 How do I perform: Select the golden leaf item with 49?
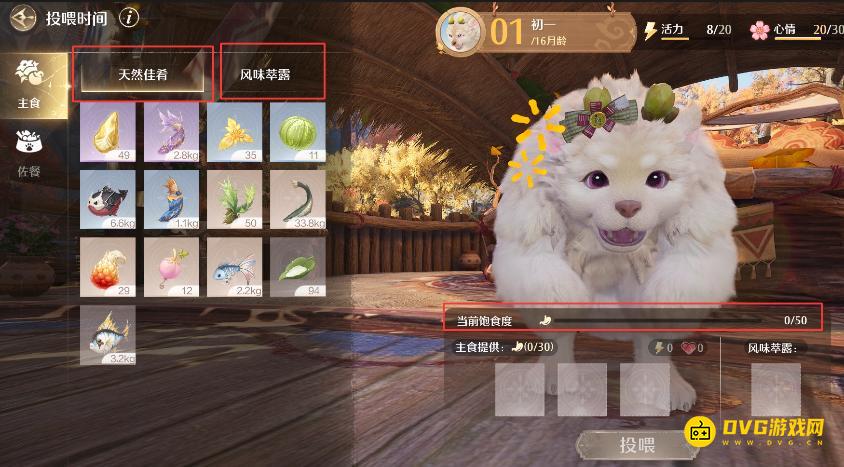coord(108,131)
